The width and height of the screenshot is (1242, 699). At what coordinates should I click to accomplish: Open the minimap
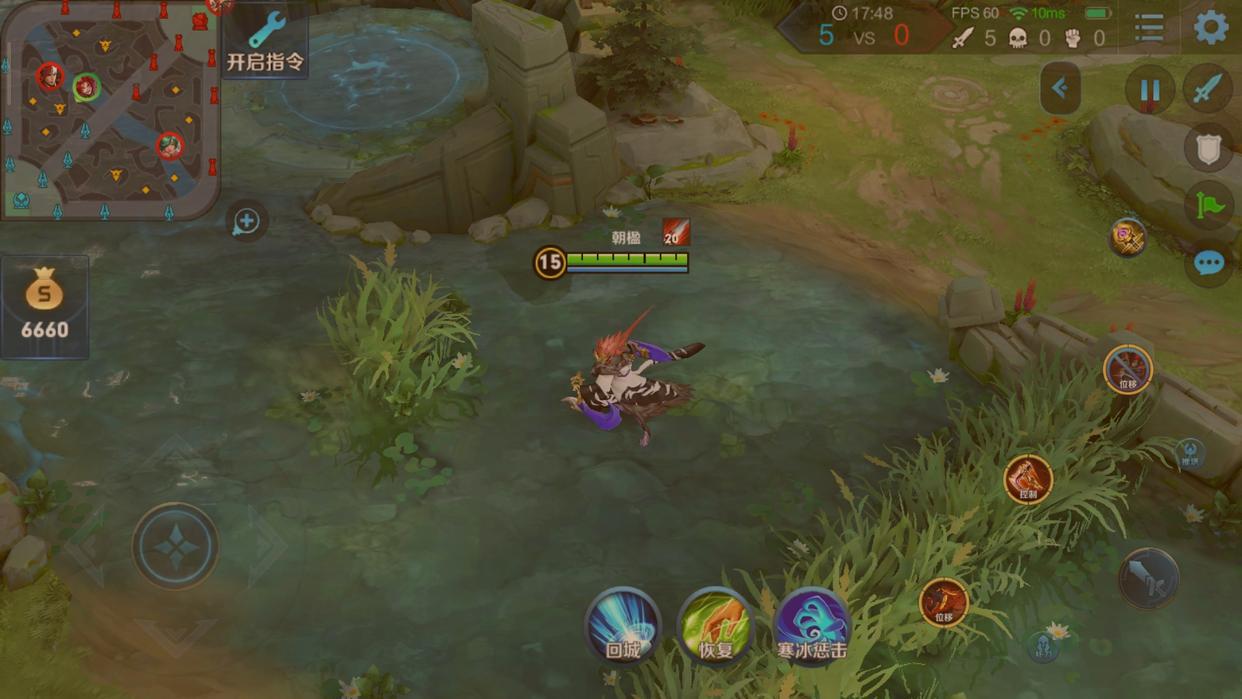[109, 109]
